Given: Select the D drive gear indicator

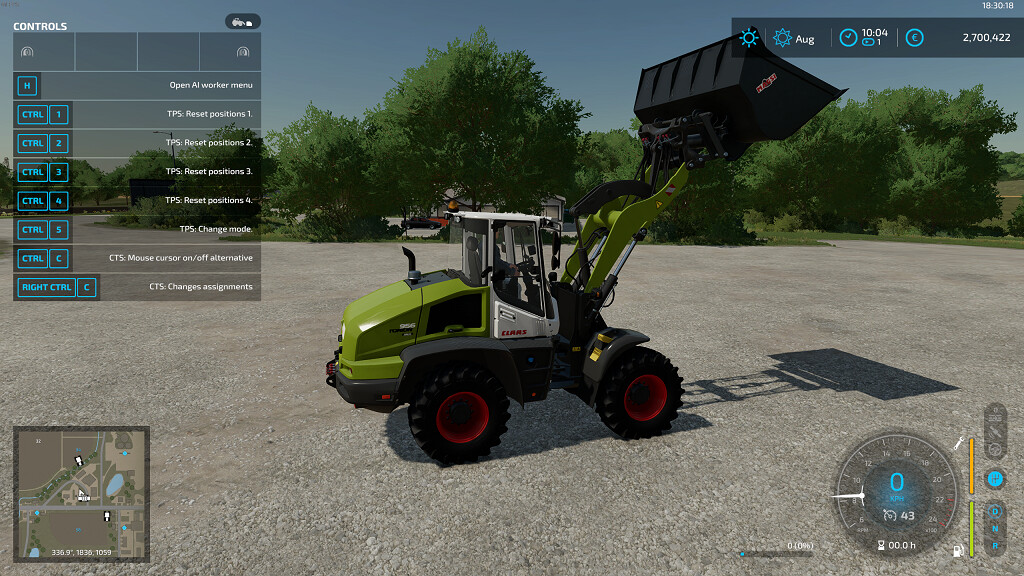Looking at the screenshot, I should 994,512.
